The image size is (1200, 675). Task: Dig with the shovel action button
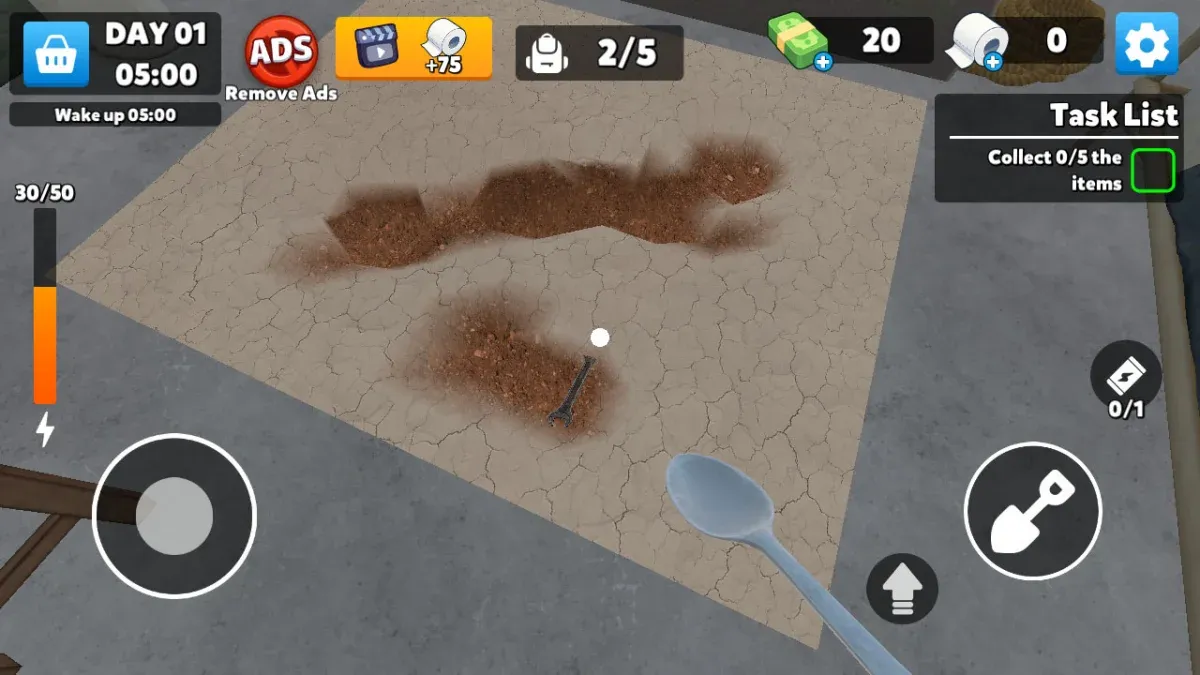point(1033,511)
